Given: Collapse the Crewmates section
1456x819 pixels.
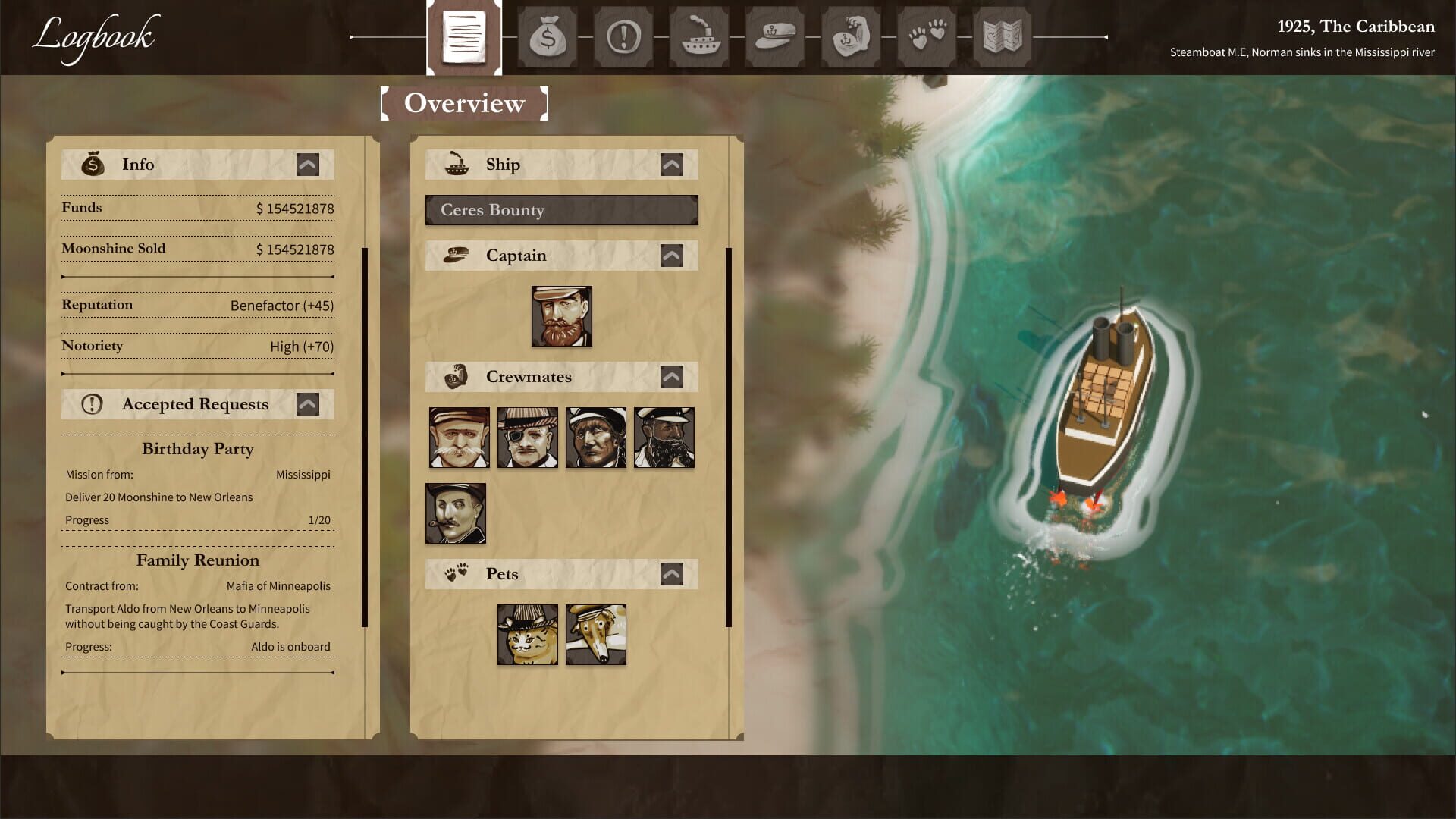Looking at the screenshot, I should (673, 376).
